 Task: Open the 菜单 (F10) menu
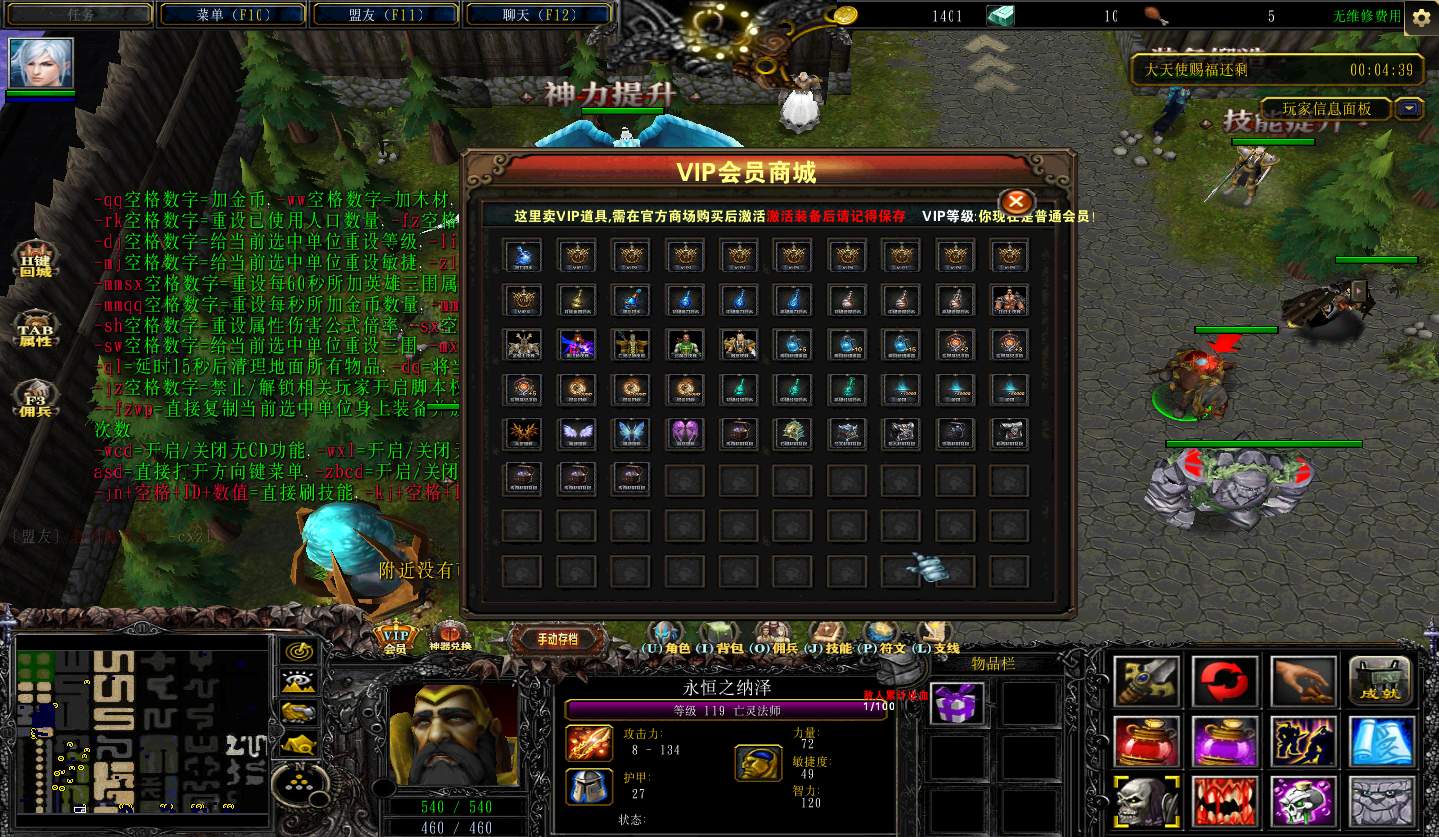click(232, 15)
